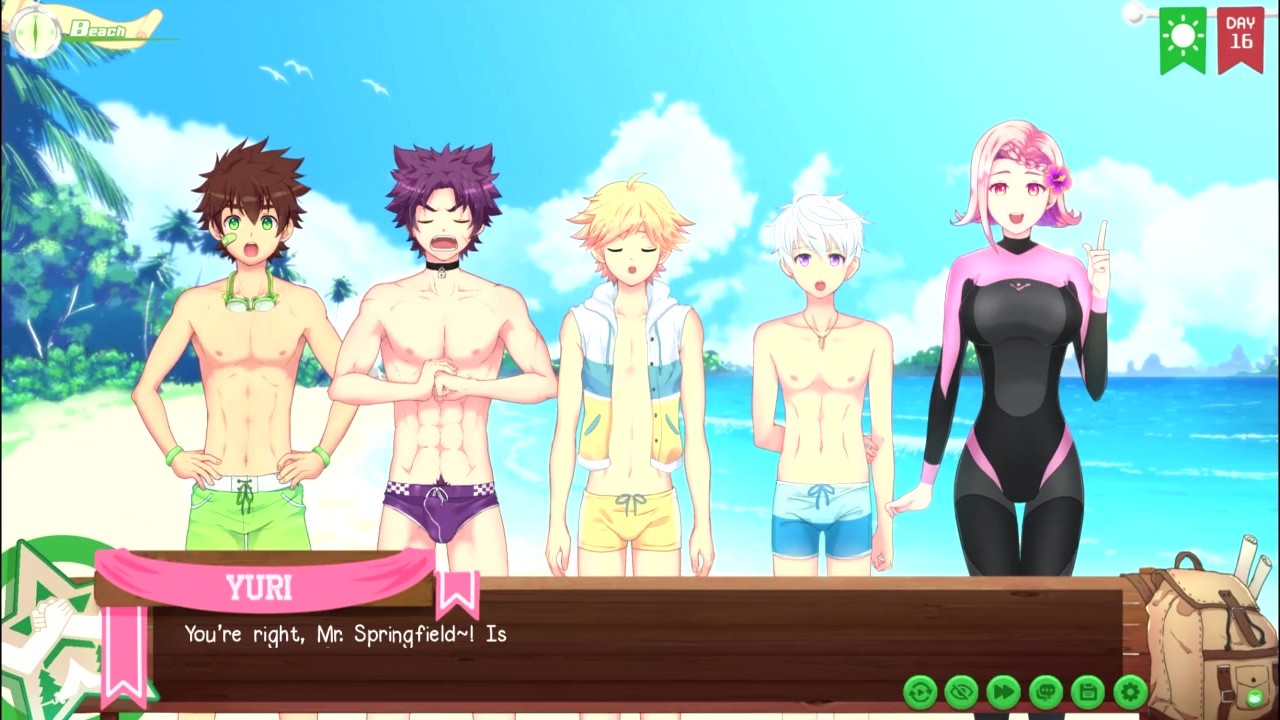This screenshot has height=720, width=1280.
Task: Skip ahead with the fast-forward button
Action: 1004,691
